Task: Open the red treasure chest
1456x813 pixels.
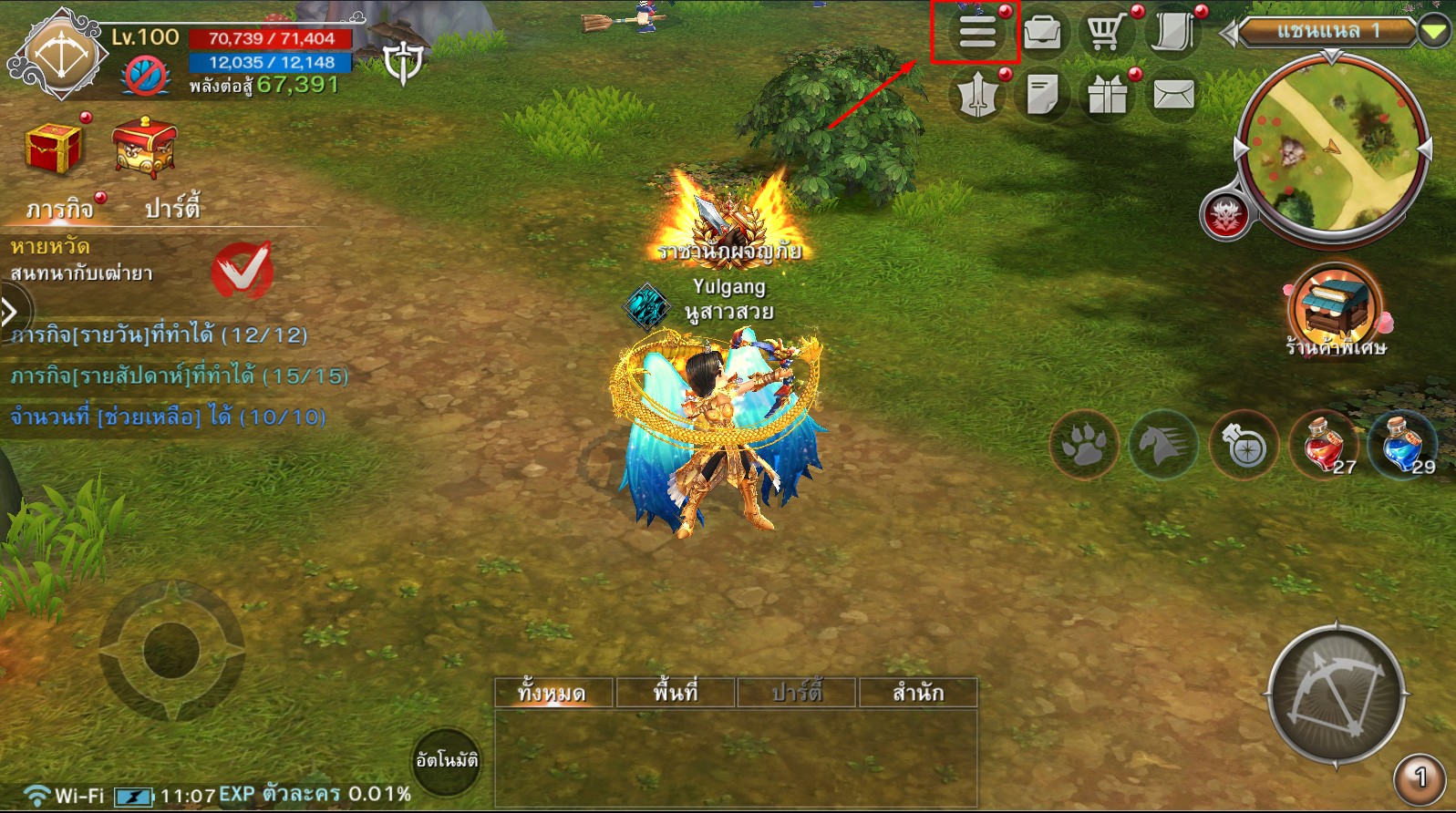Action: 55,148
